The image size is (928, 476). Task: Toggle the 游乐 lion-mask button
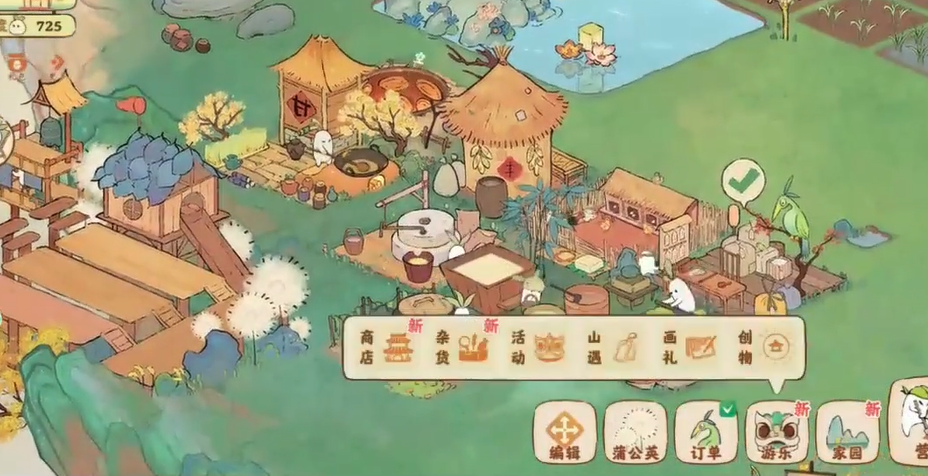coord(777,432)
